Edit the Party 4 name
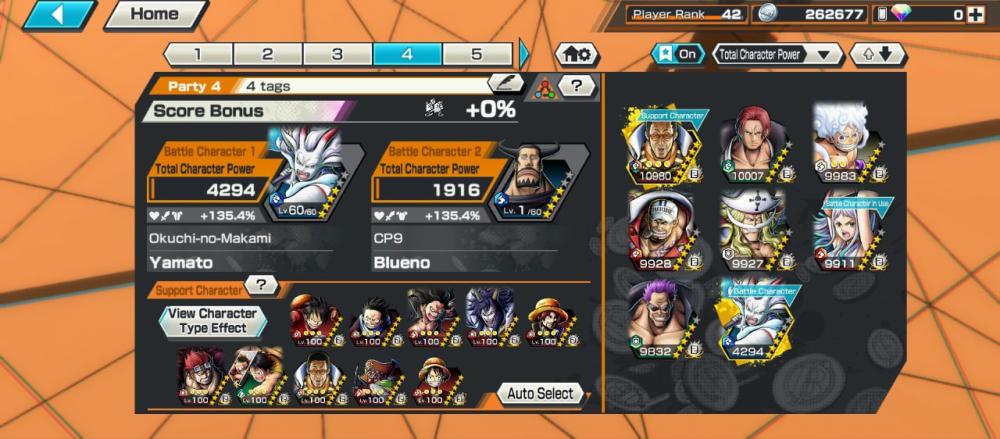This screenshot has width=1000, height=439. tap(505, 85)
